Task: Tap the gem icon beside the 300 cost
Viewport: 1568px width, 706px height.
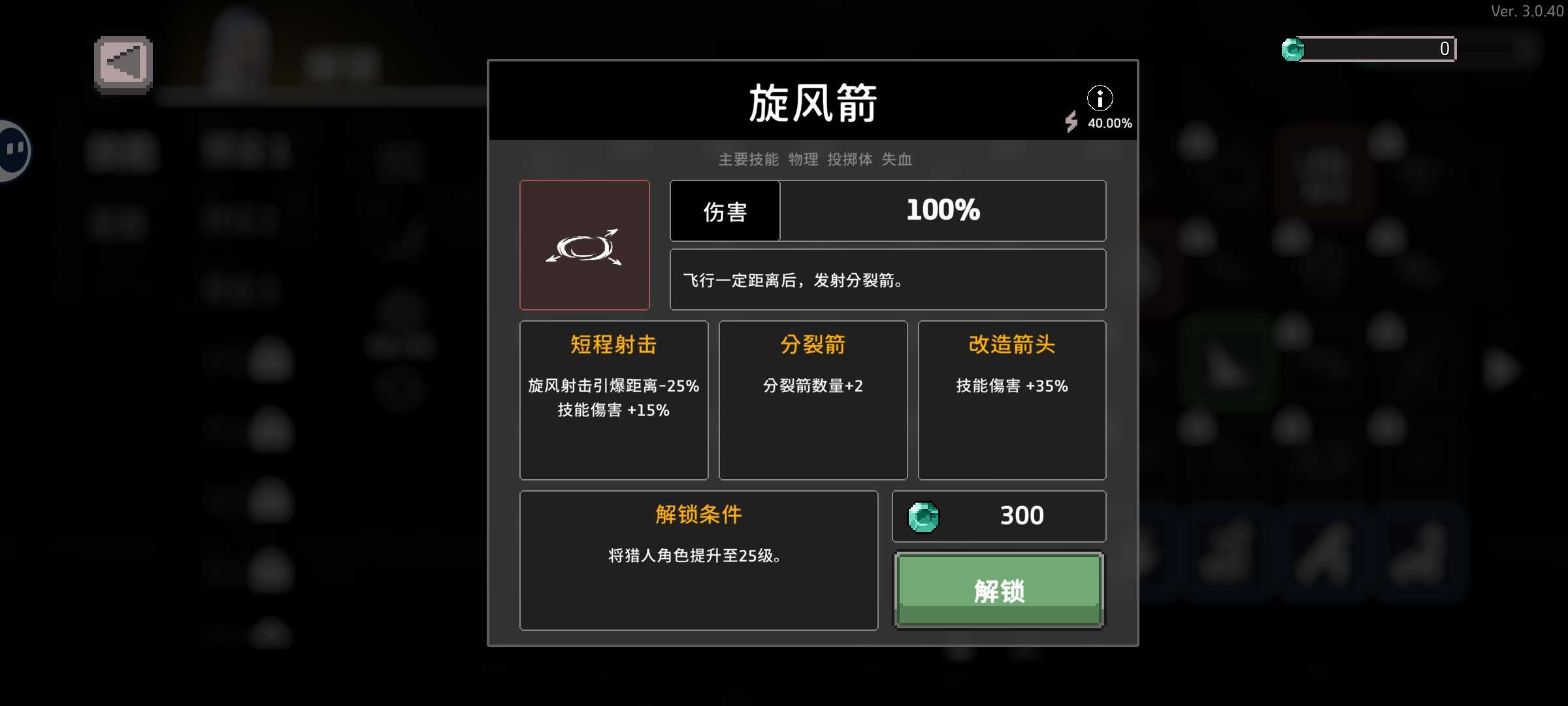Action: pos(923,516)
